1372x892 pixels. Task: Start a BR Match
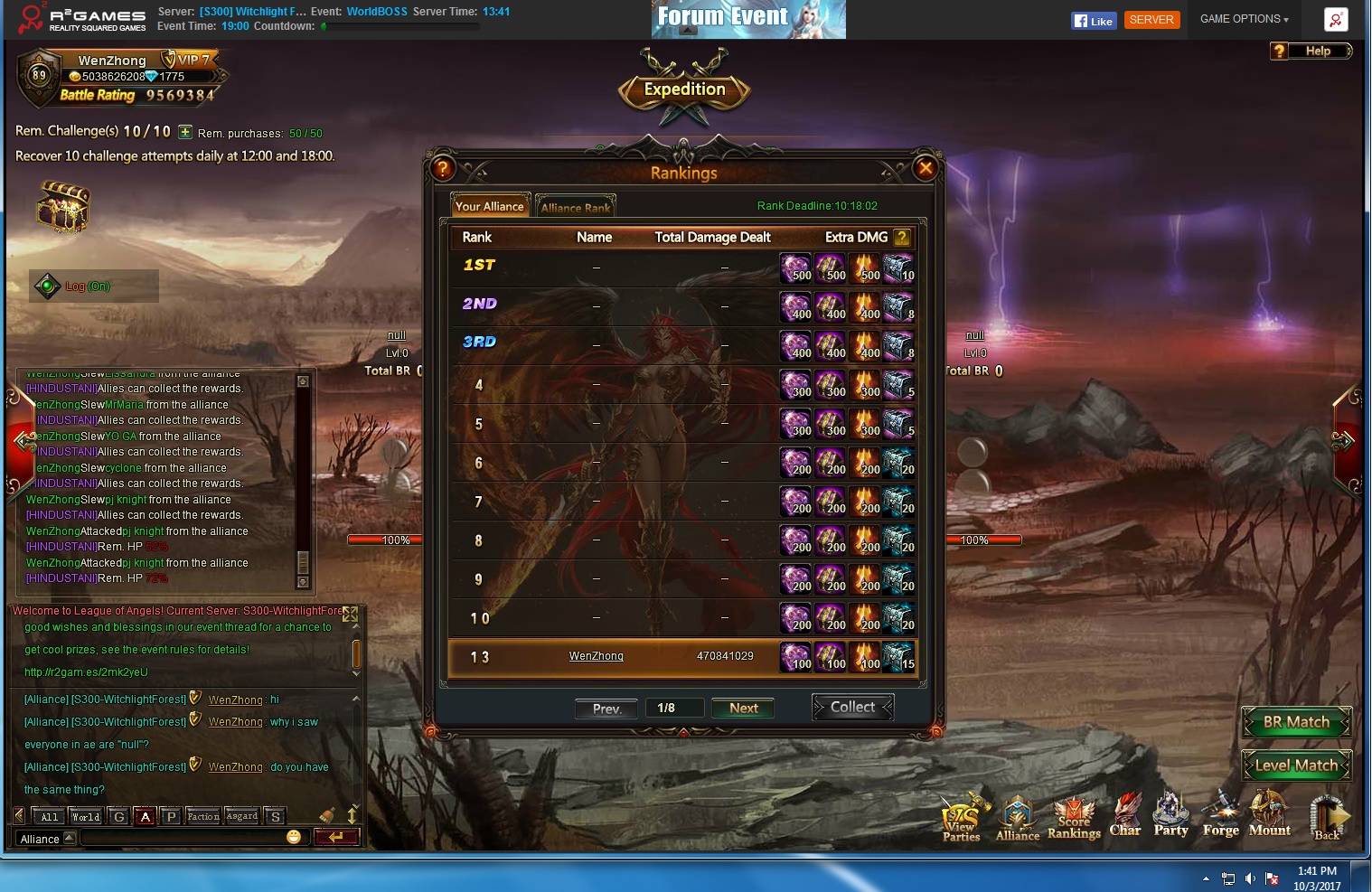(1296, 722)
